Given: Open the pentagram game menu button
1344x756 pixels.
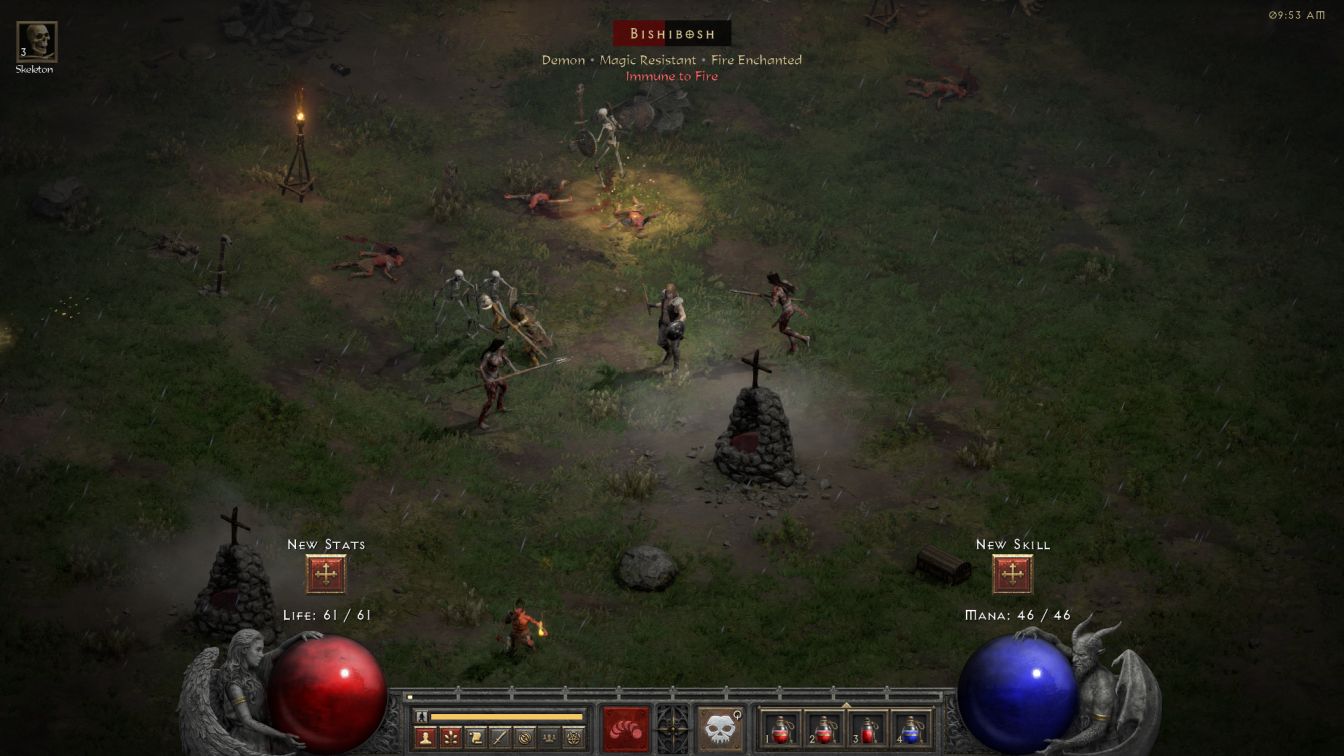Looking at the screenshot, I should click(x=574, y=738).
